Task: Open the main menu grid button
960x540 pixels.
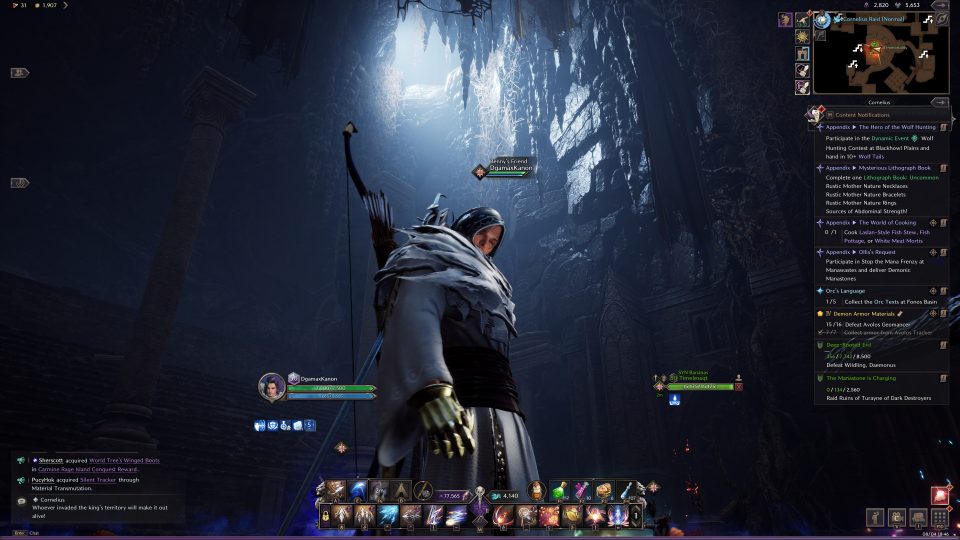Action: click(x=939, y=518)
